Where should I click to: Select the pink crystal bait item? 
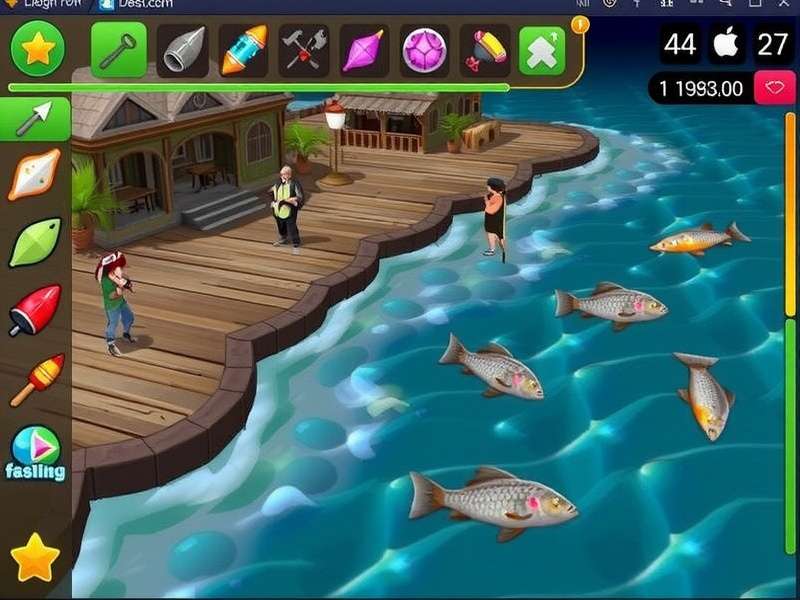pos(362,50)
